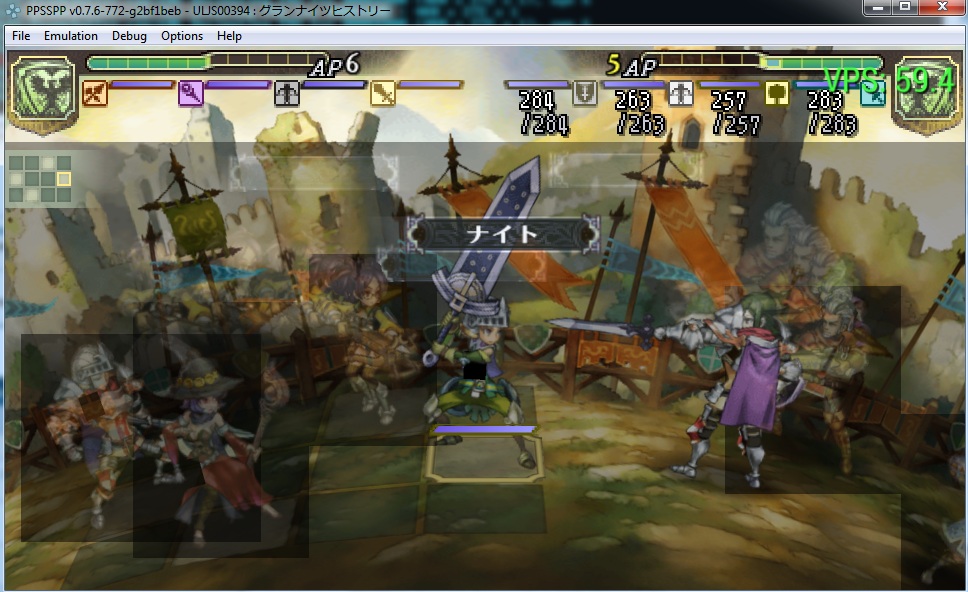
Task: Open the Emulation menu
Action: coord(71,36)
